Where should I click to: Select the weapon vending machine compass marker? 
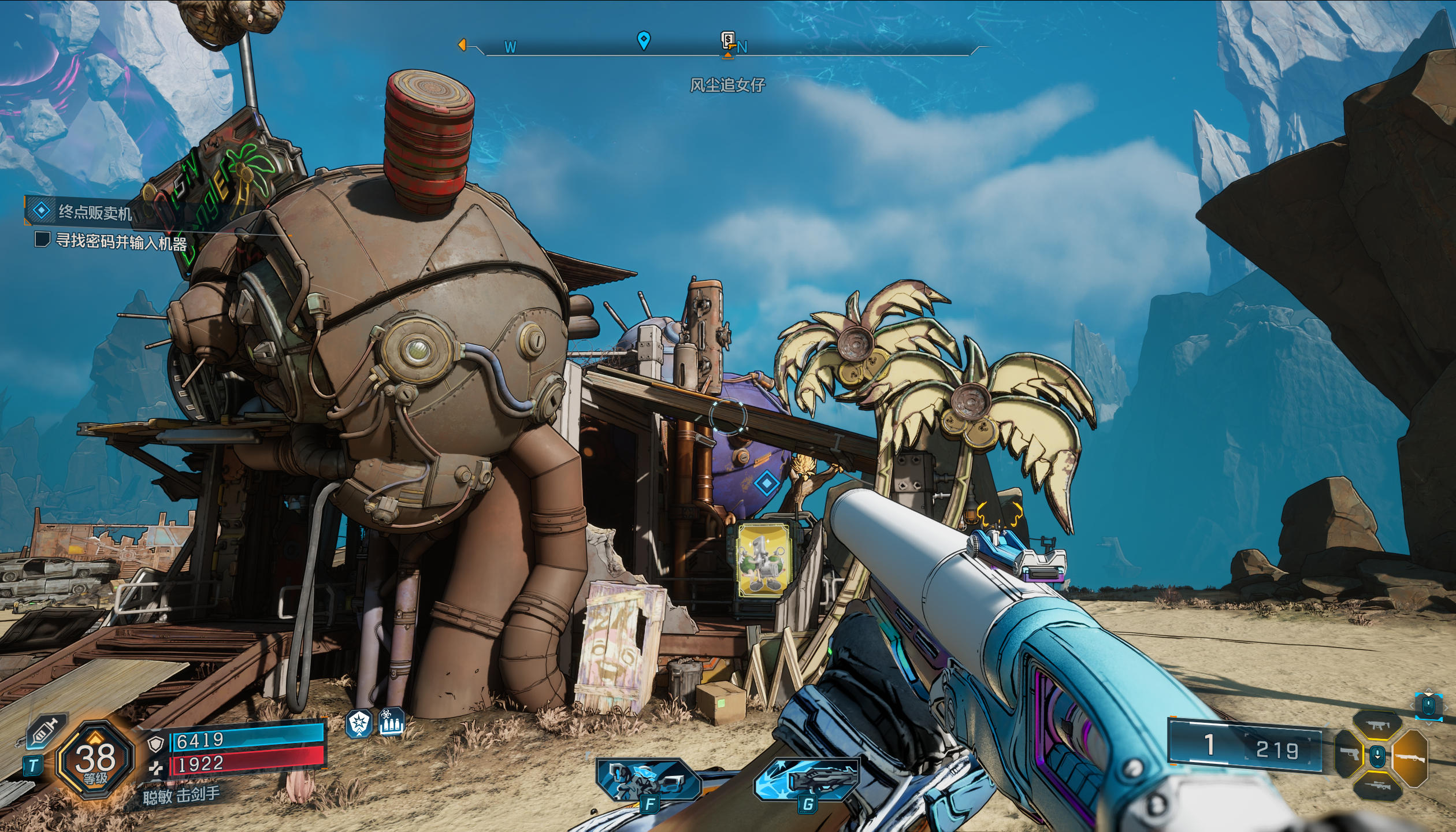click(728, 41)
